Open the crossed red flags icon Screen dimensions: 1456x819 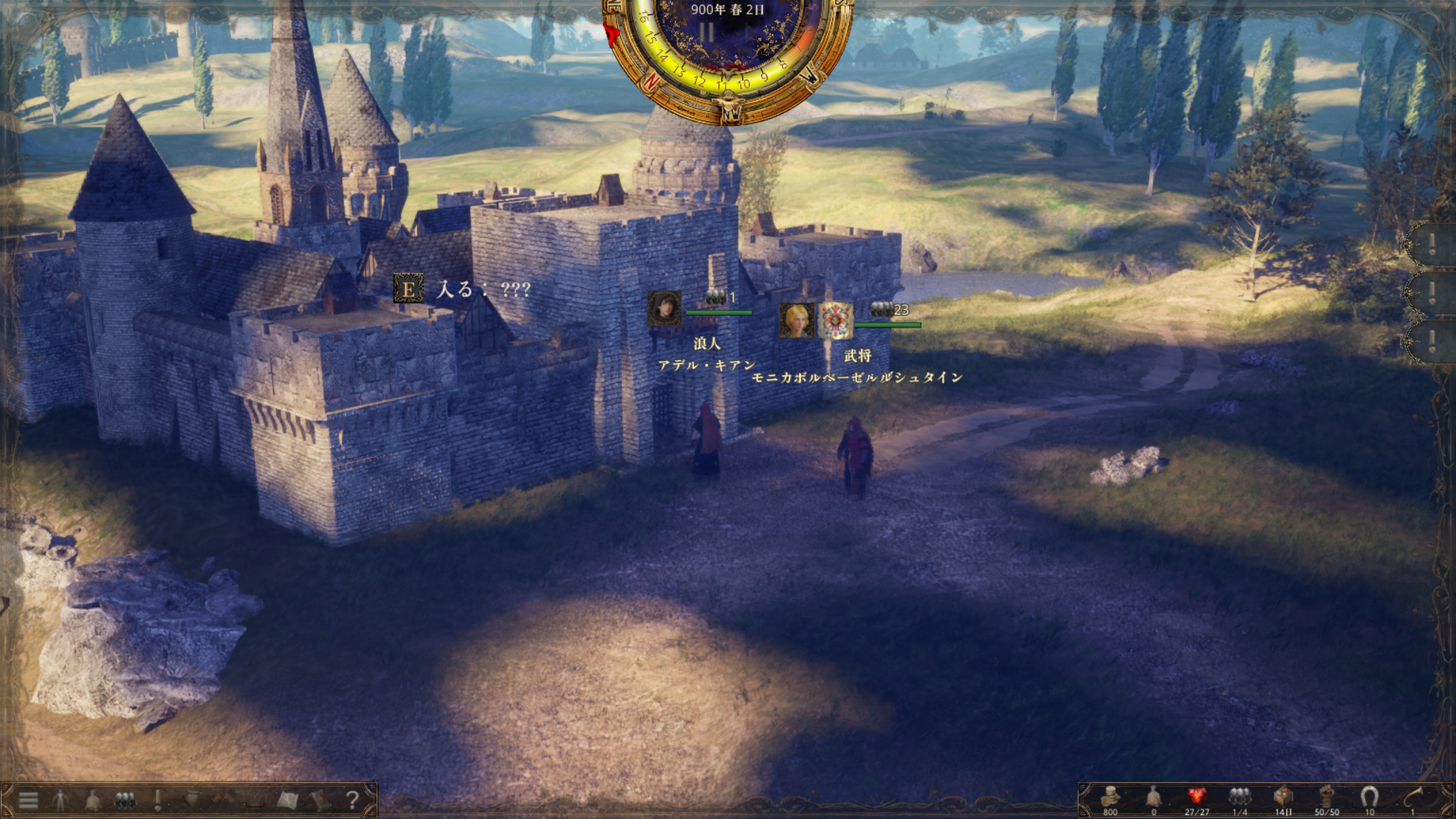pyautogui.click(x=223, y=799)
